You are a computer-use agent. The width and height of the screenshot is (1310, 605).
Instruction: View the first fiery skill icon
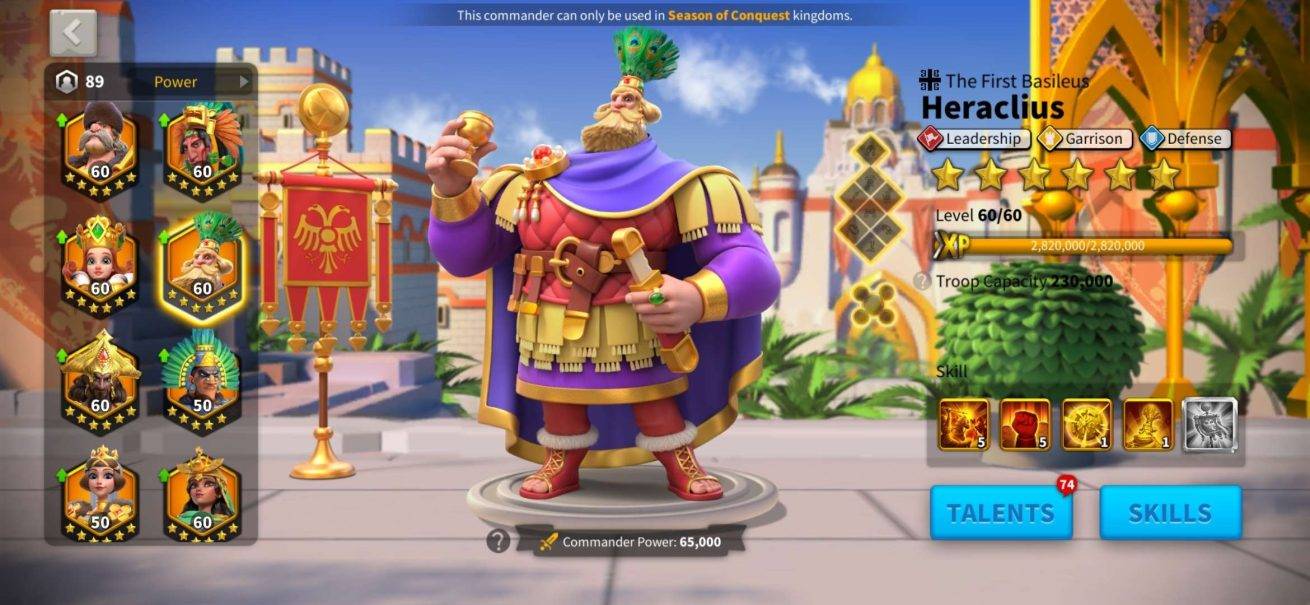964,424
